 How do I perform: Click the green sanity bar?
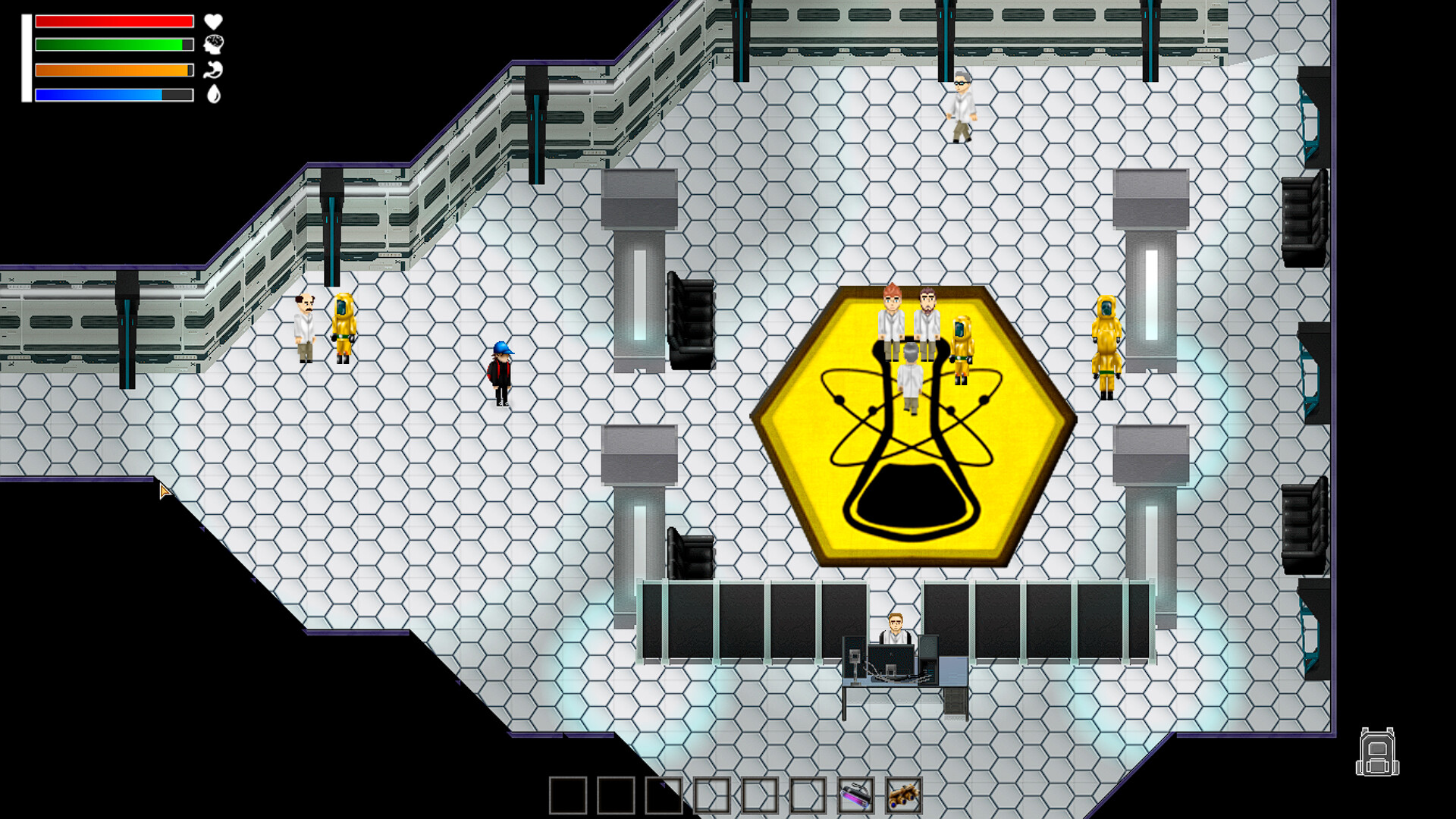pyautogui.click(x=114, y=45)
